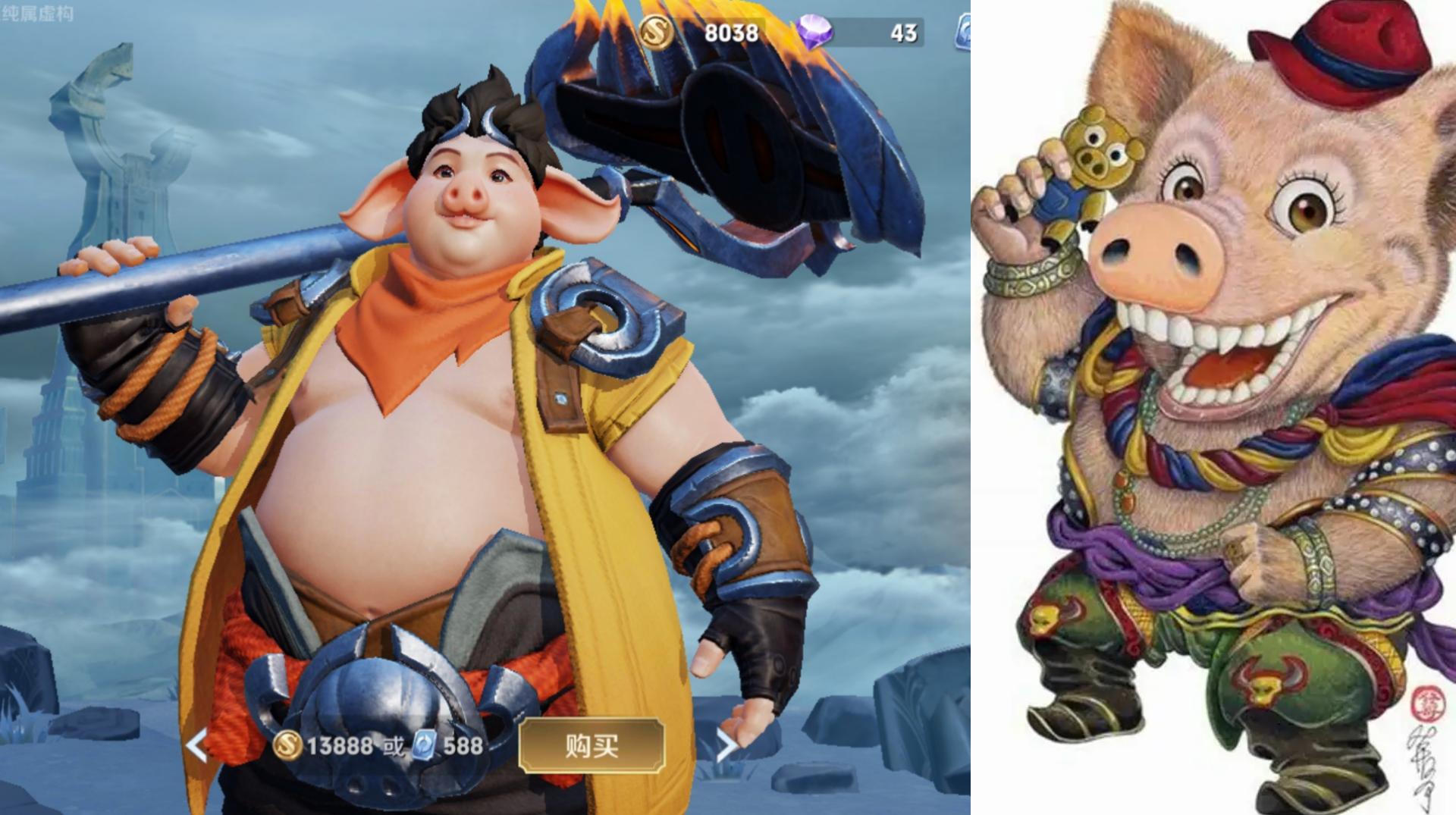The height and width of the screenshot is (815, 1456).
Task: Tap the coin icon in the 8038 balance display
Action: pos(659,30)
